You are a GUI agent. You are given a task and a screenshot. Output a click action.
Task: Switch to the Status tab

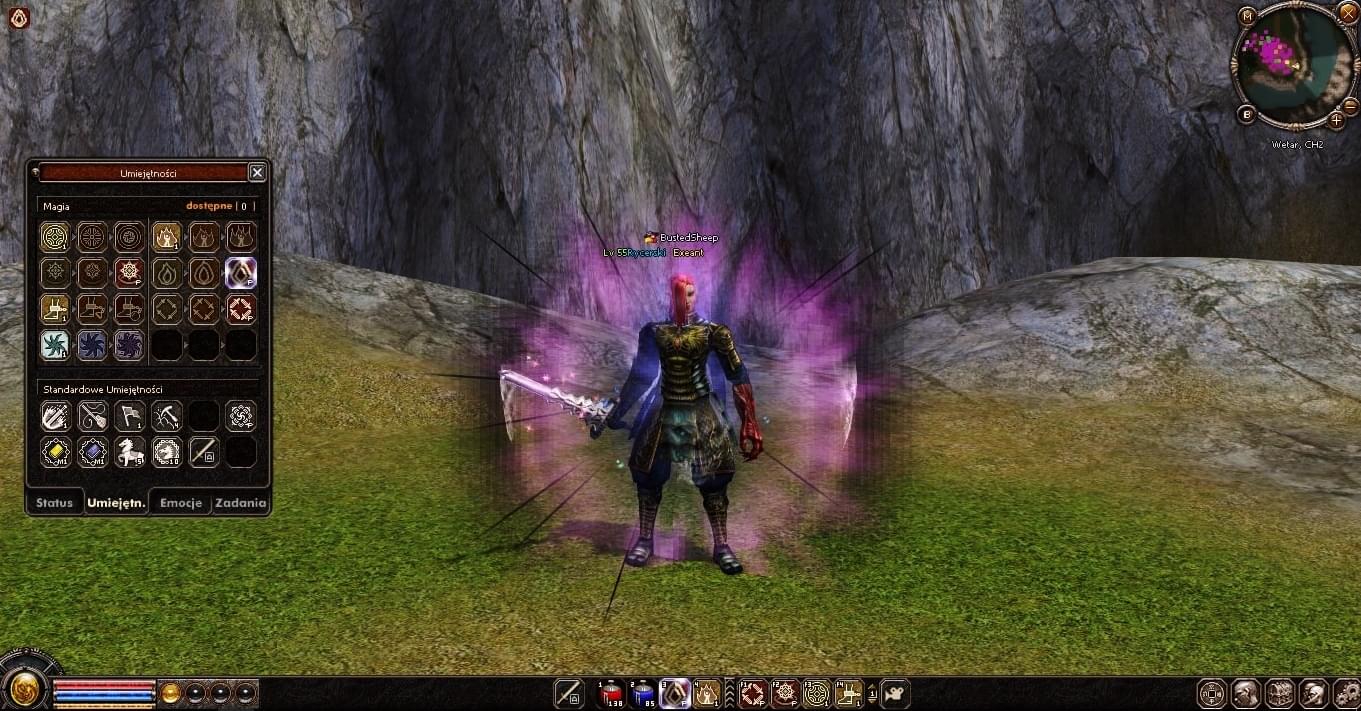[54, 503]
